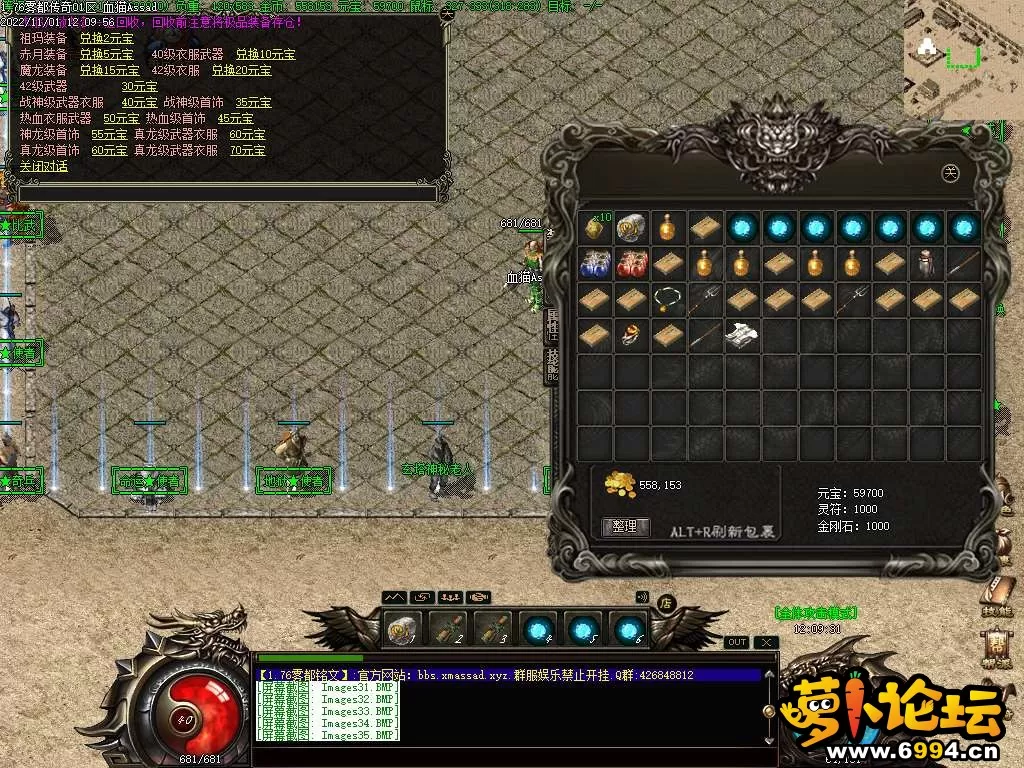Close the inventory bag window
This screenshot has height=768, width=1024.
951,173
